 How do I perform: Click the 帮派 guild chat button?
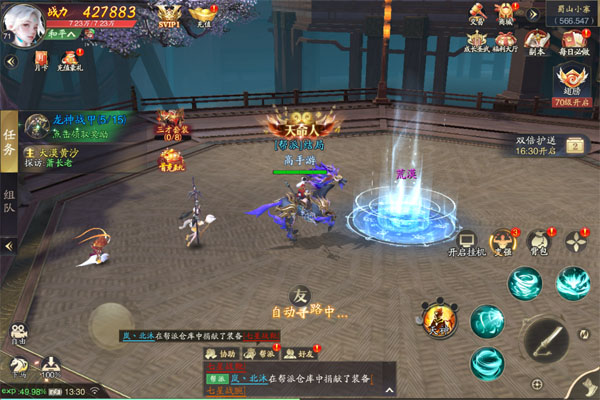point(264,353)
